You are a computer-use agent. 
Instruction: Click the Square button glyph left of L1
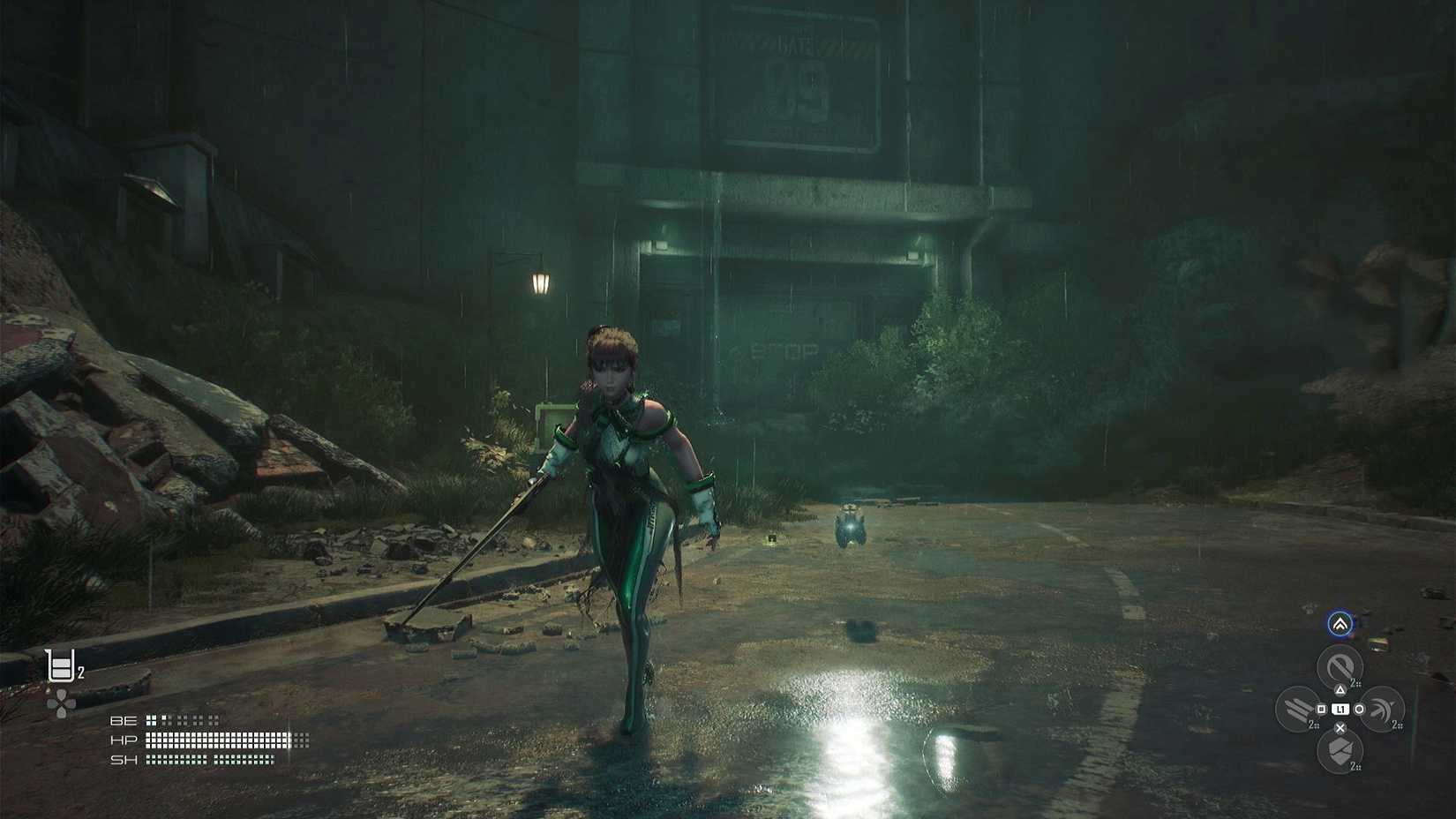1321,709
